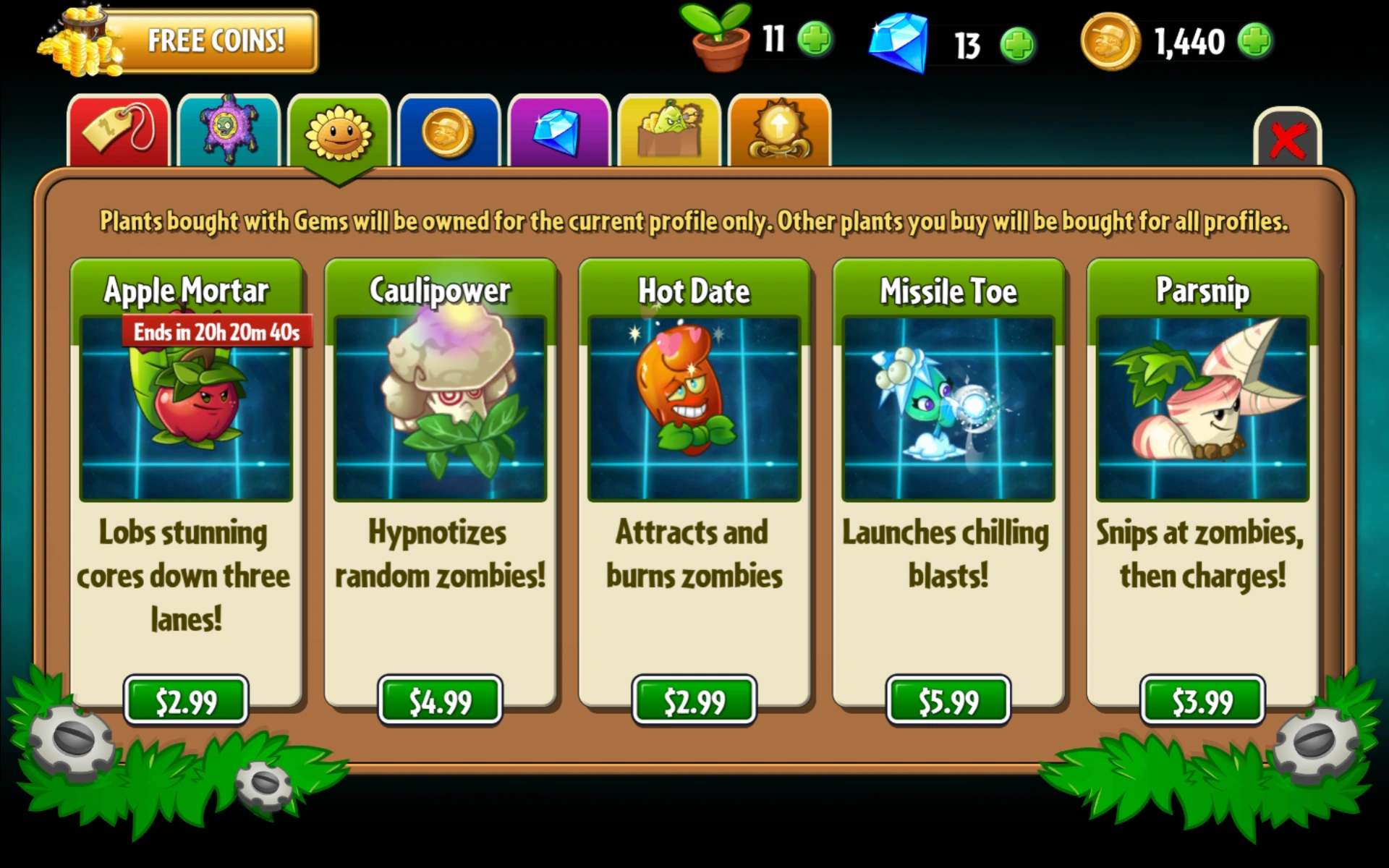Purchase Hot Date for $2.99
The width and height of the screenshot is (1389, 868).
coord(694,699)
